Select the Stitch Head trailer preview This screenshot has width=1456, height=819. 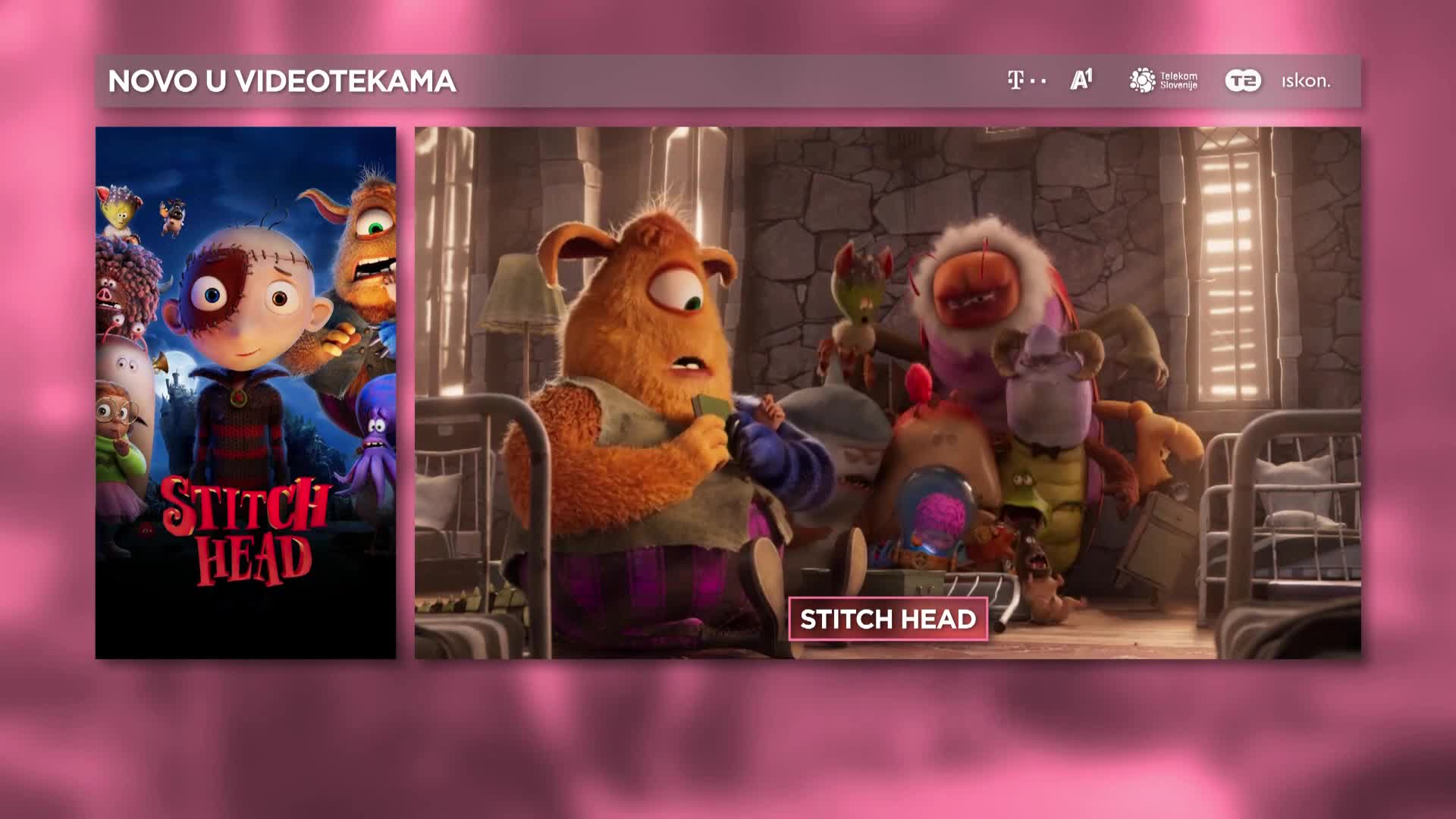tap(887, 364)
